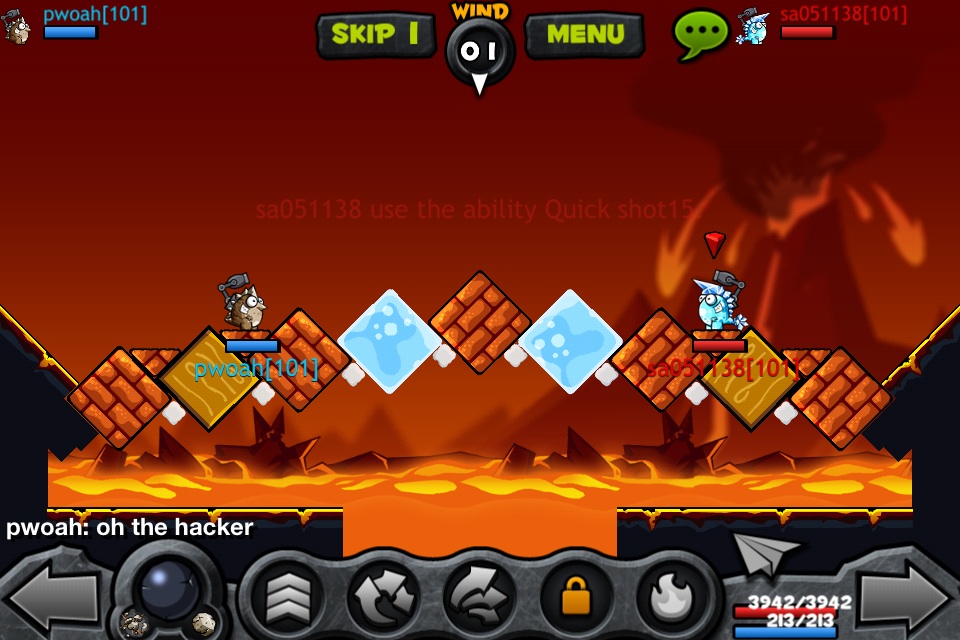Open the MENU button
This screenshot has height=640, width=960.
(584, 34)
